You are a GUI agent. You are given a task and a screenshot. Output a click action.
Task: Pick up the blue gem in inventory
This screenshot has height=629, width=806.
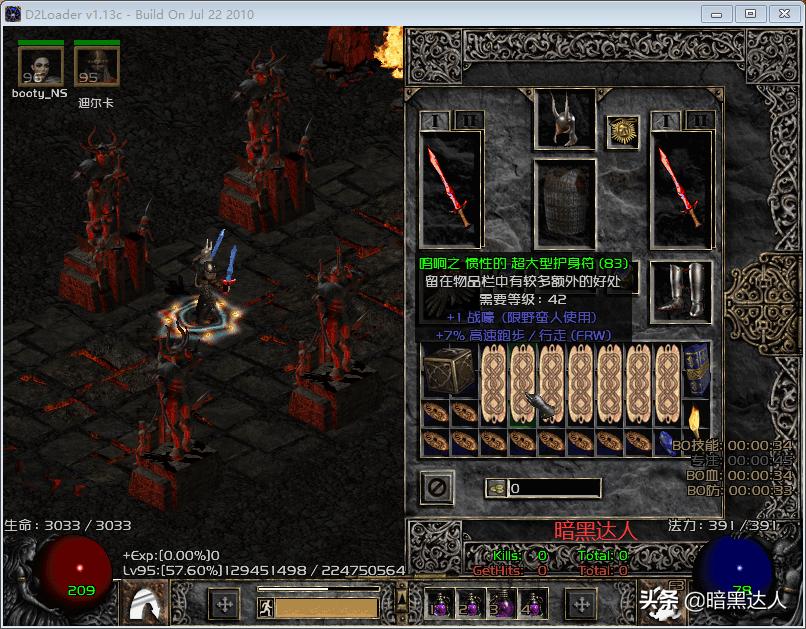[666, 442]
